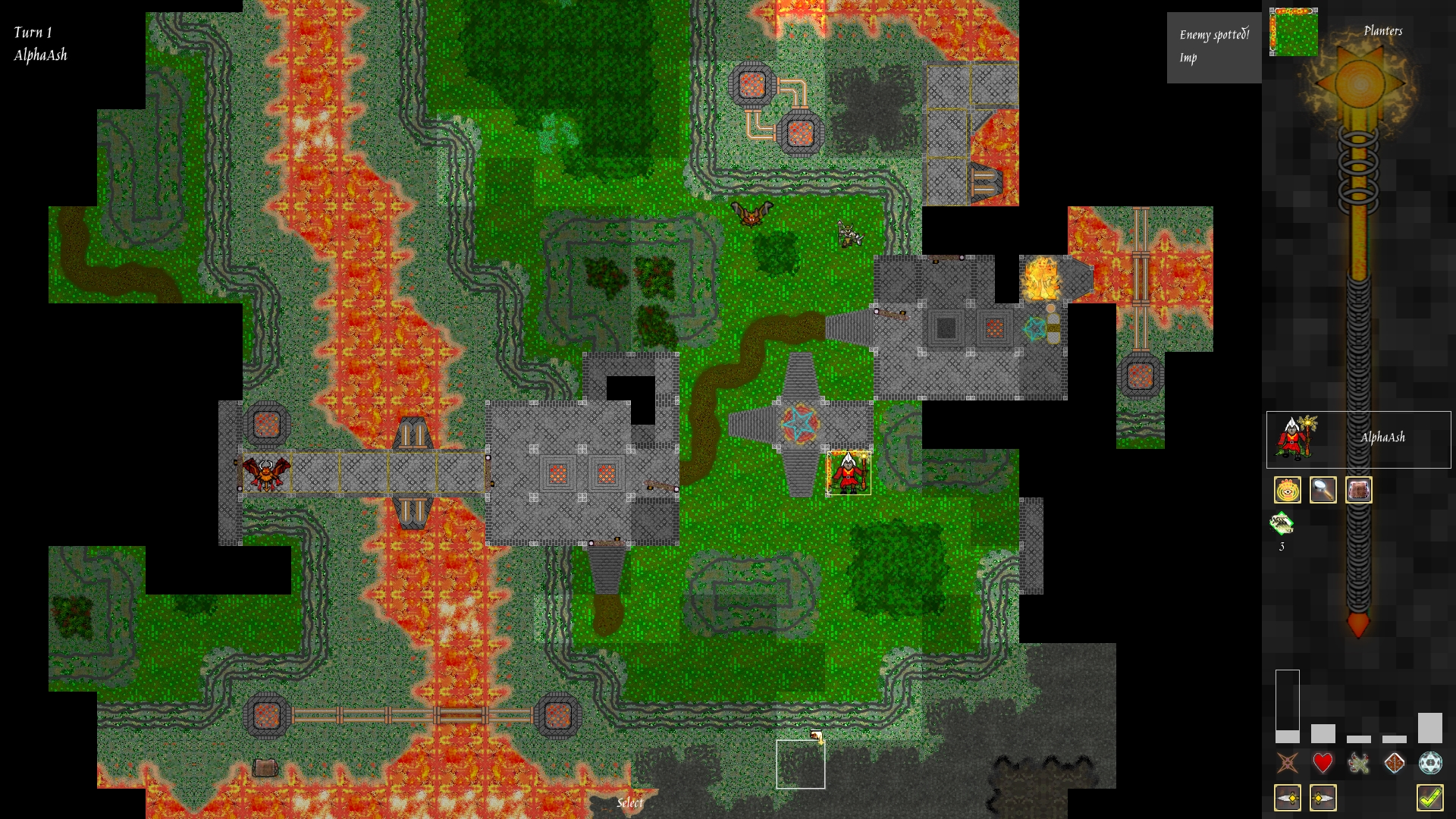
Task: Click the red heart health icon
Action: 1324,764
